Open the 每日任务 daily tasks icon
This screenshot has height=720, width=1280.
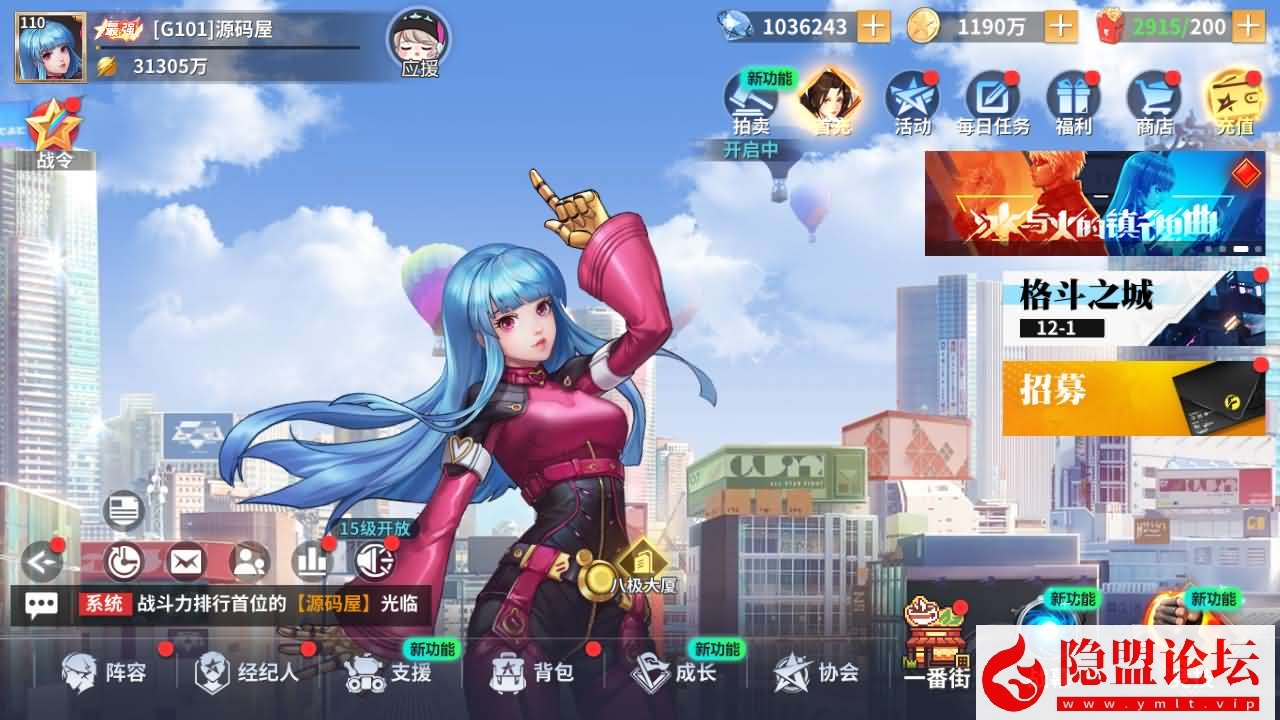991,98
